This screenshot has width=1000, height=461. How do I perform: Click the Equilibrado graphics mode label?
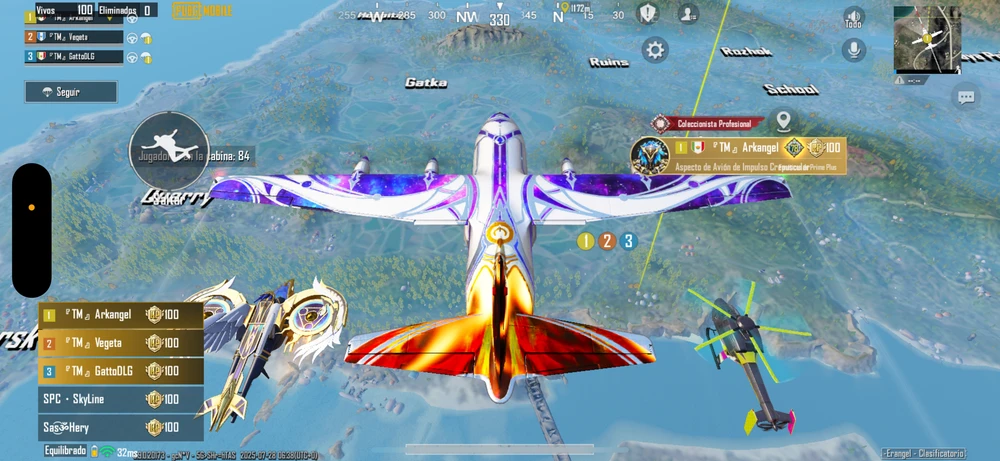(65, 451)
